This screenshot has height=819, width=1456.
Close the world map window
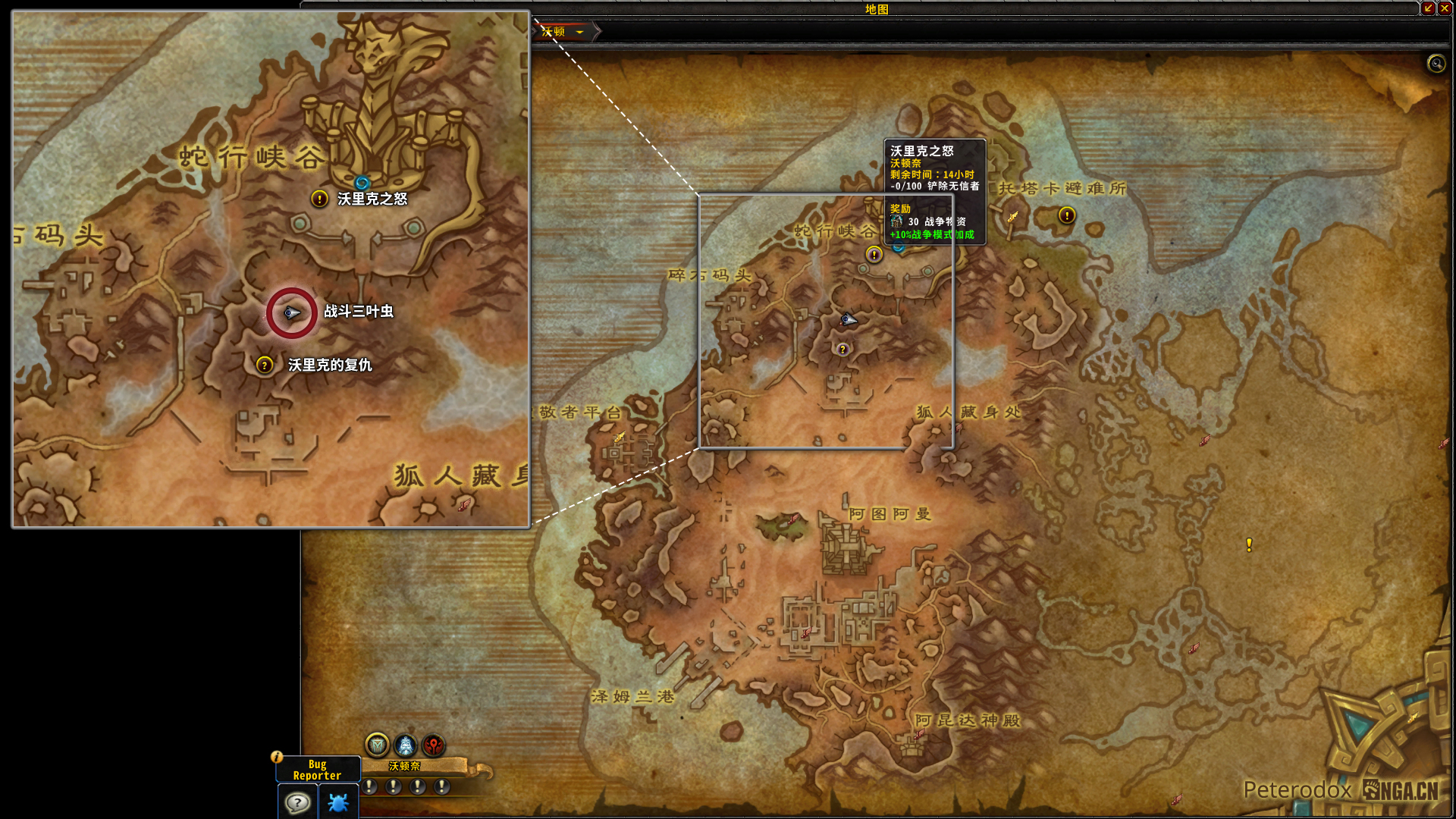(1445, 8)
